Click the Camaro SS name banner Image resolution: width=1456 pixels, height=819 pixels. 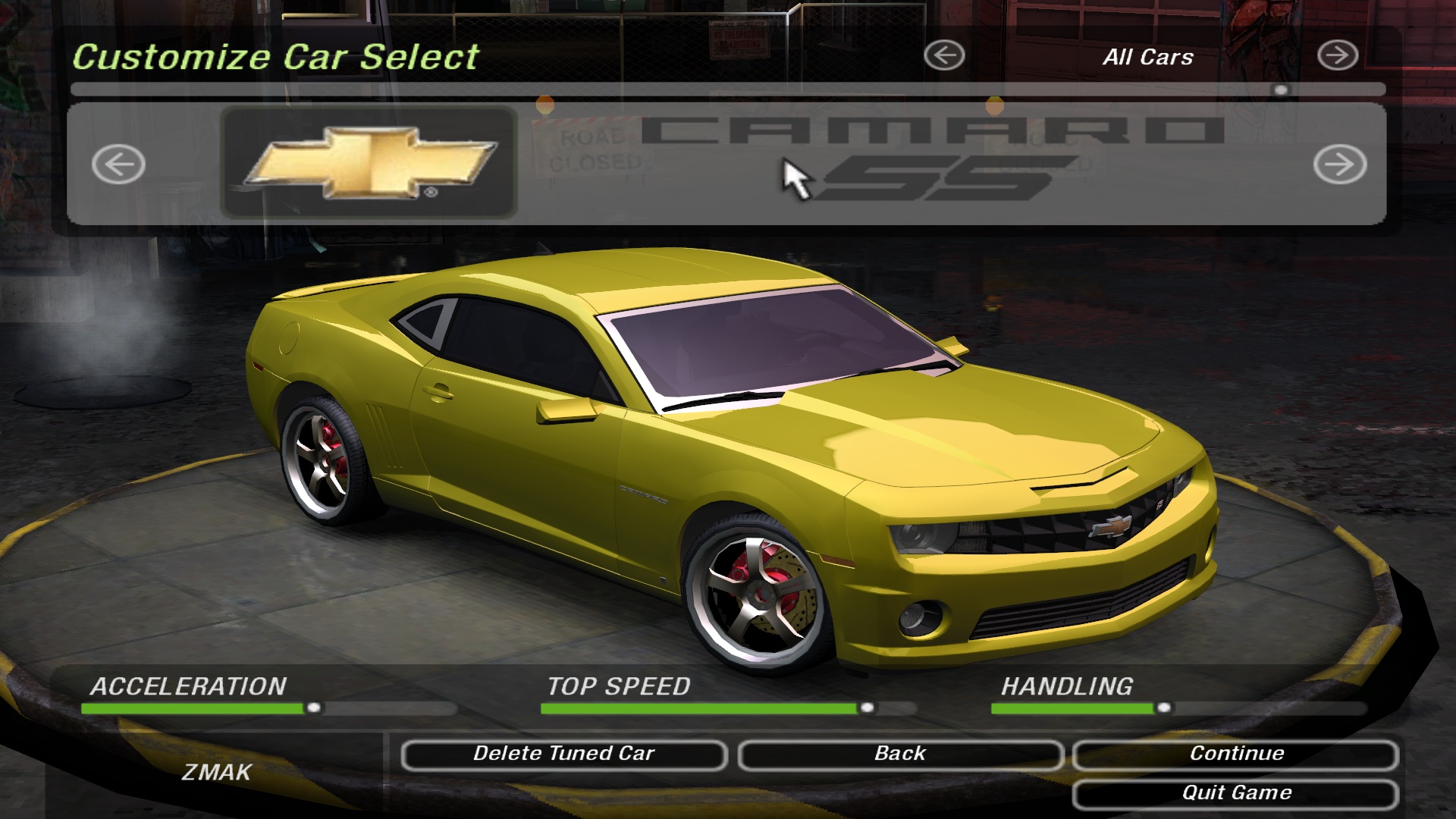pos(933,159)
